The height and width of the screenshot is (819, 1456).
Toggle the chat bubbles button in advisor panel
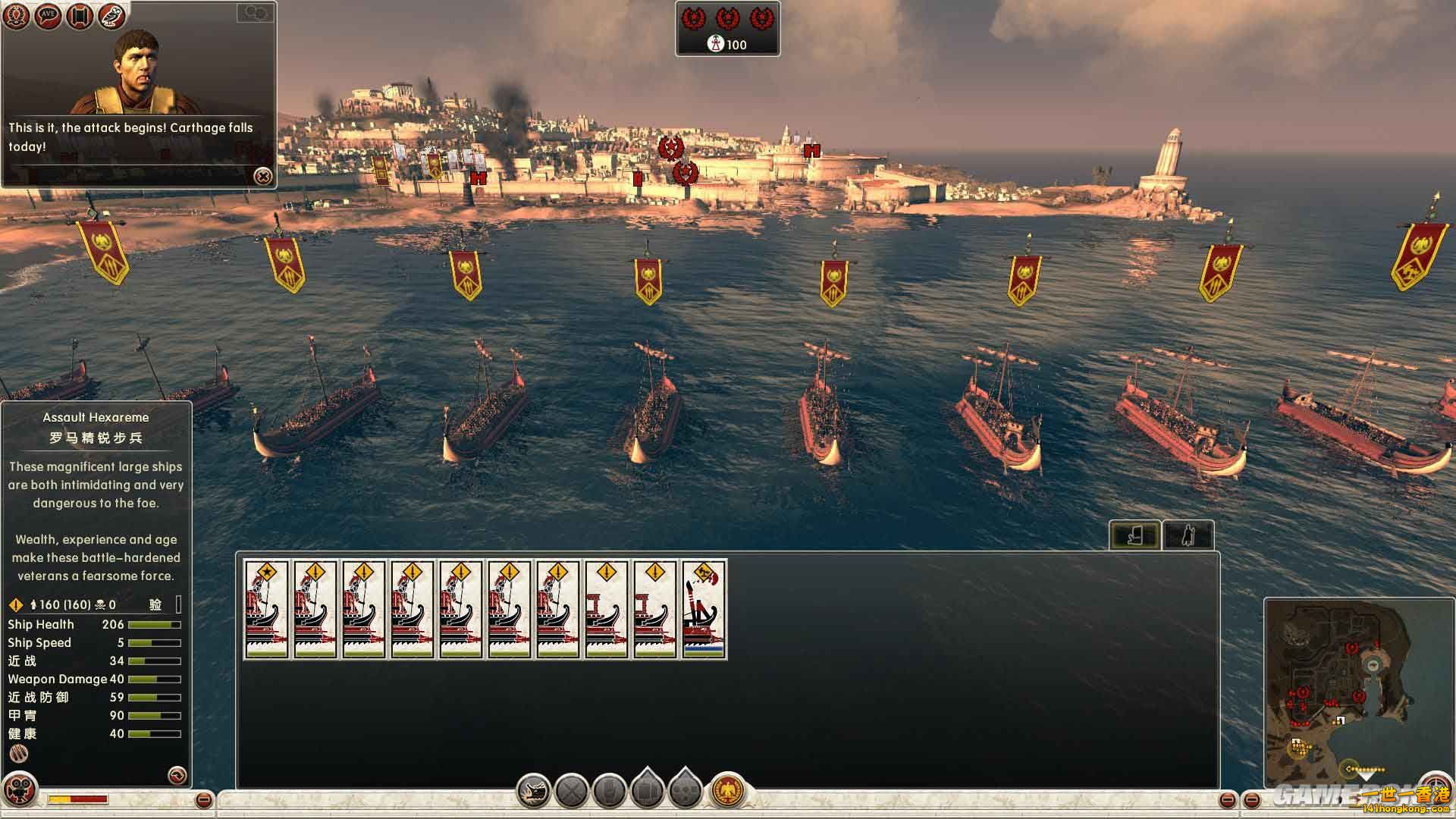pyautogui.click(x=256, y=13)
